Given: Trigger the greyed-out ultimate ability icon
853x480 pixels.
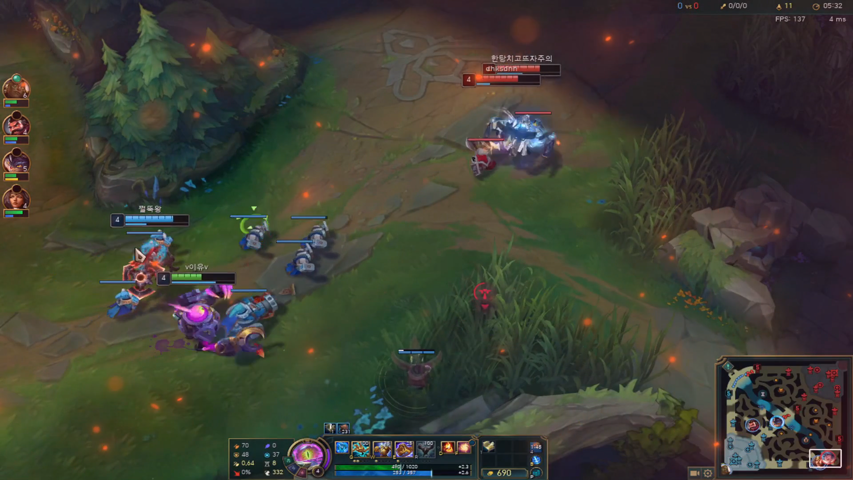Looking at the screenshot, I should click(426, 449).
